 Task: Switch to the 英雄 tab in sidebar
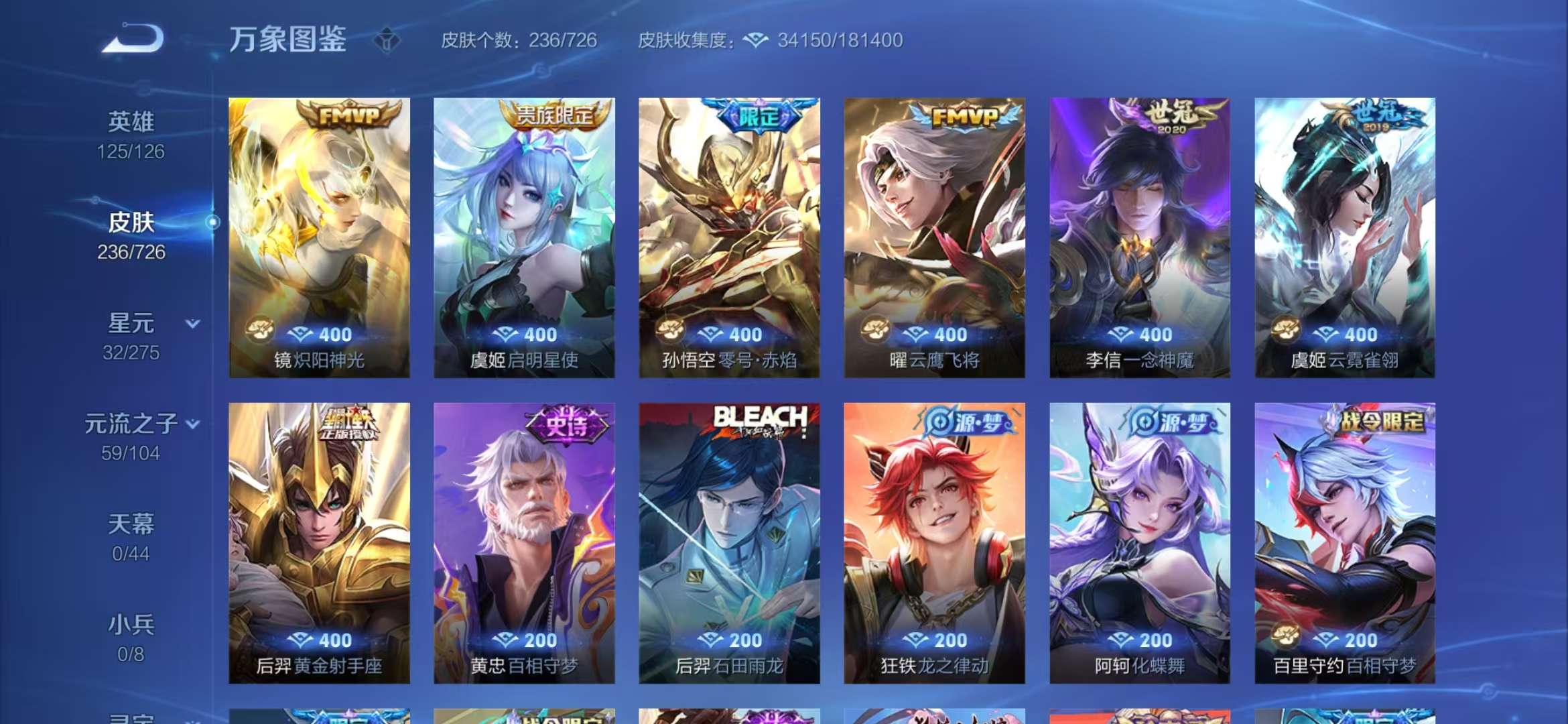[131, 121]
